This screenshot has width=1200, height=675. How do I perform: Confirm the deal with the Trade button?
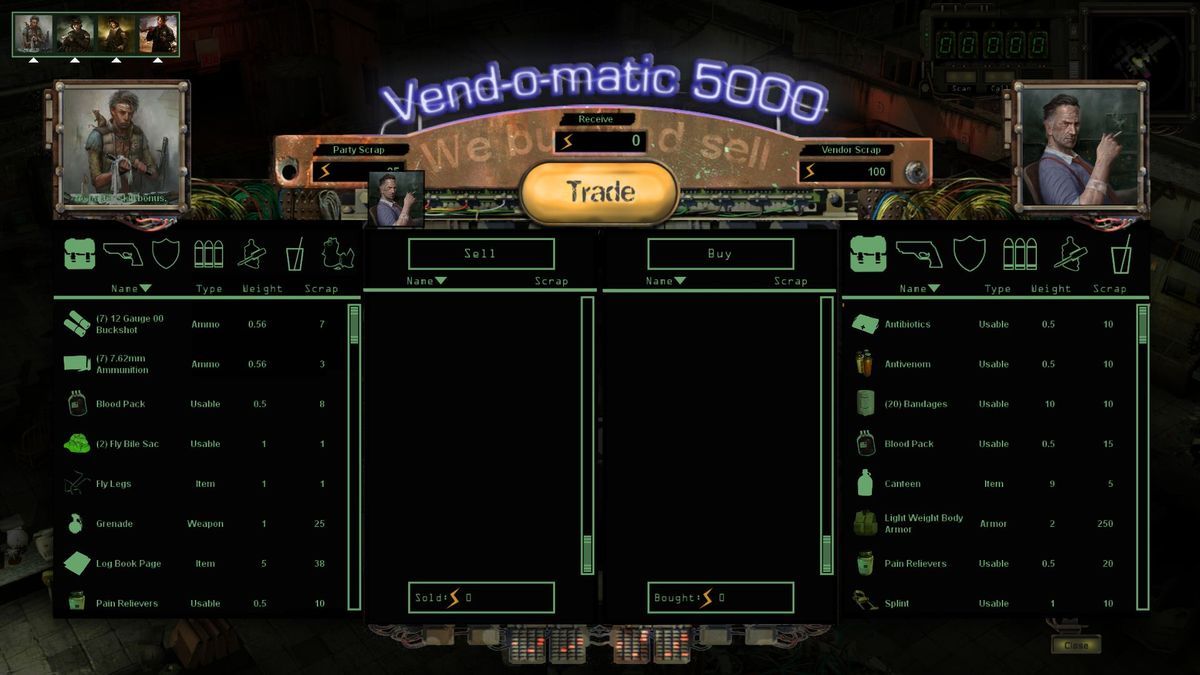tap(600, 192)
